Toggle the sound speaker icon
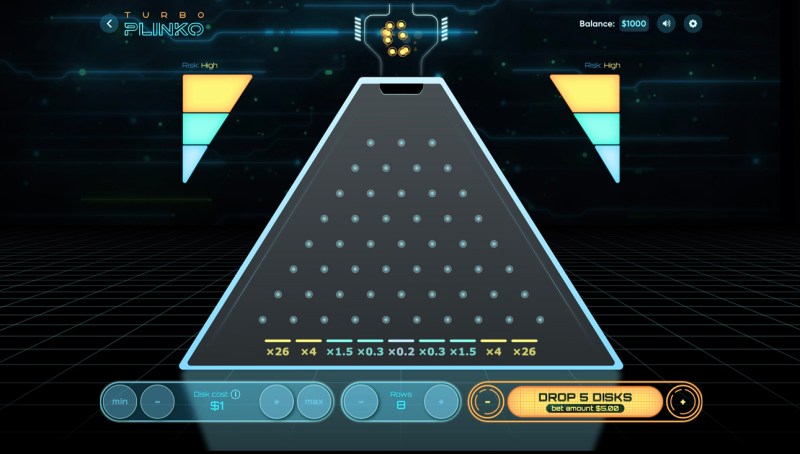 pyautogui.click(x=666, y=23)
